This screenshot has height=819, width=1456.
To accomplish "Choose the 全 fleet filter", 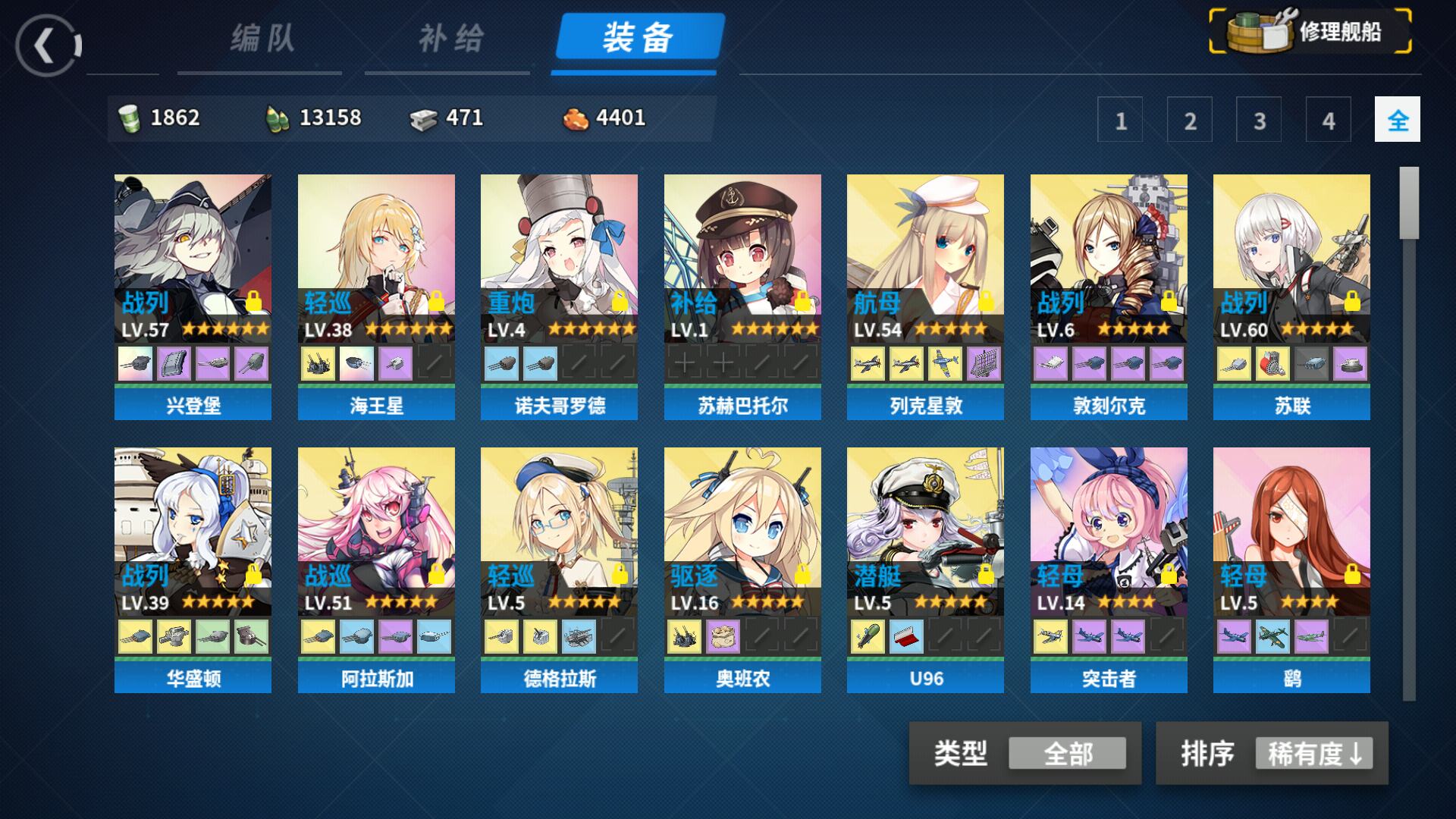I will click(x=1397, y=120).
